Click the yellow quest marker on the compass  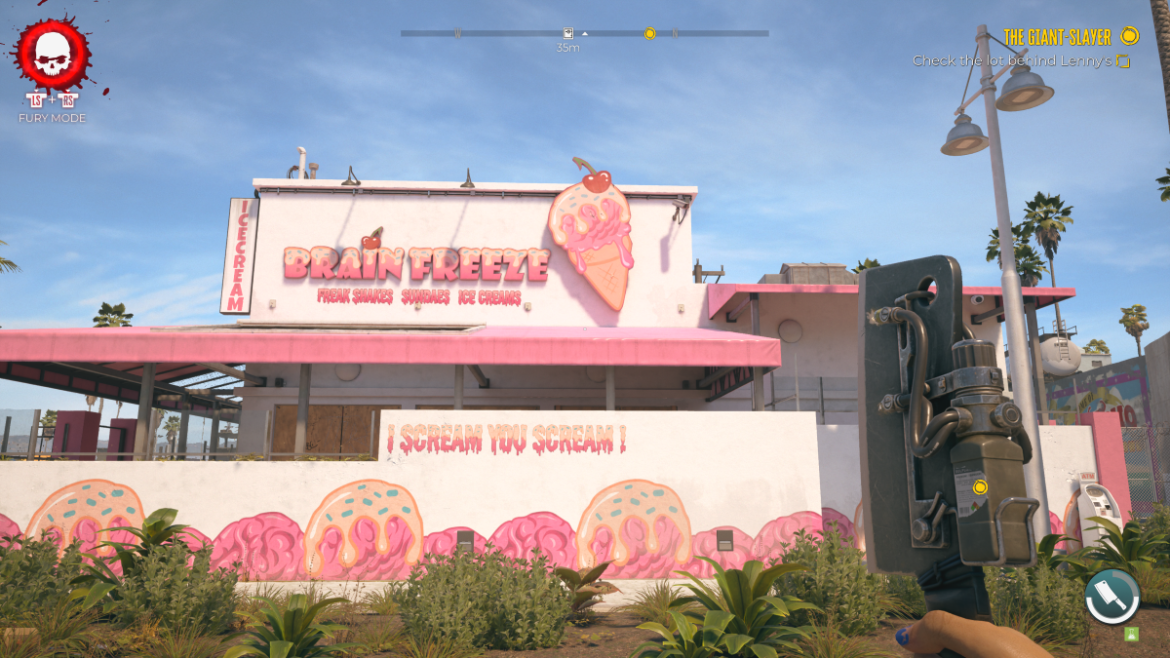tap(649, 33)
